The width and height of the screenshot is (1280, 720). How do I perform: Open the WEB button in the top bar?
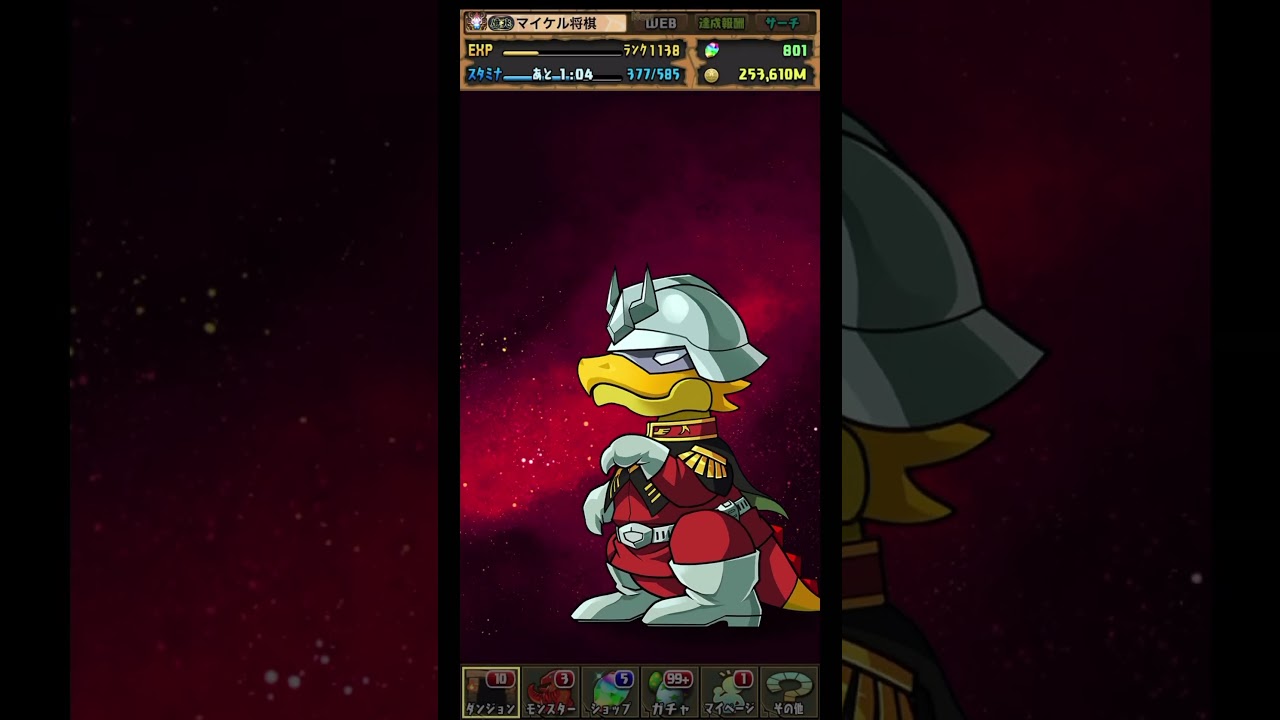click(x=660, y=23)
